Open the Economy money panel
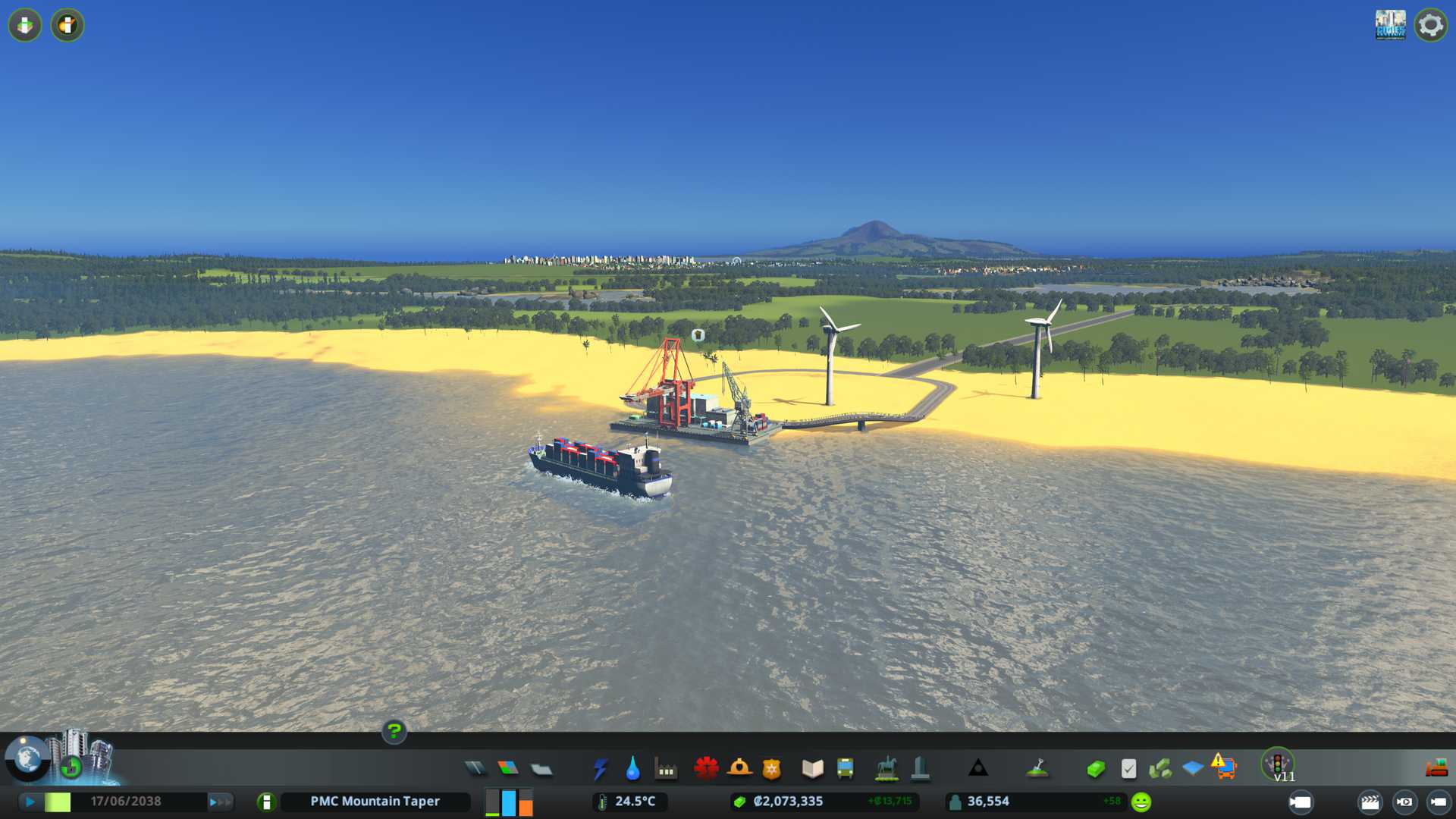1456x819 pixels. [1096, 769]
